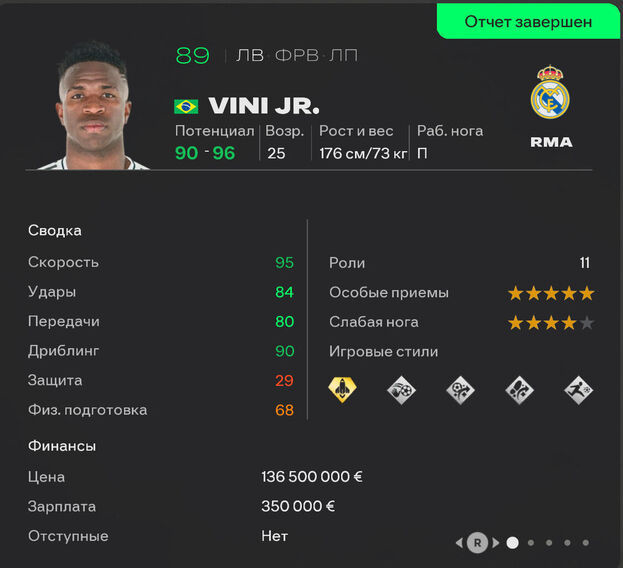
Task: Choose the flaming ball playstyle icon
Action: (401, 389)
